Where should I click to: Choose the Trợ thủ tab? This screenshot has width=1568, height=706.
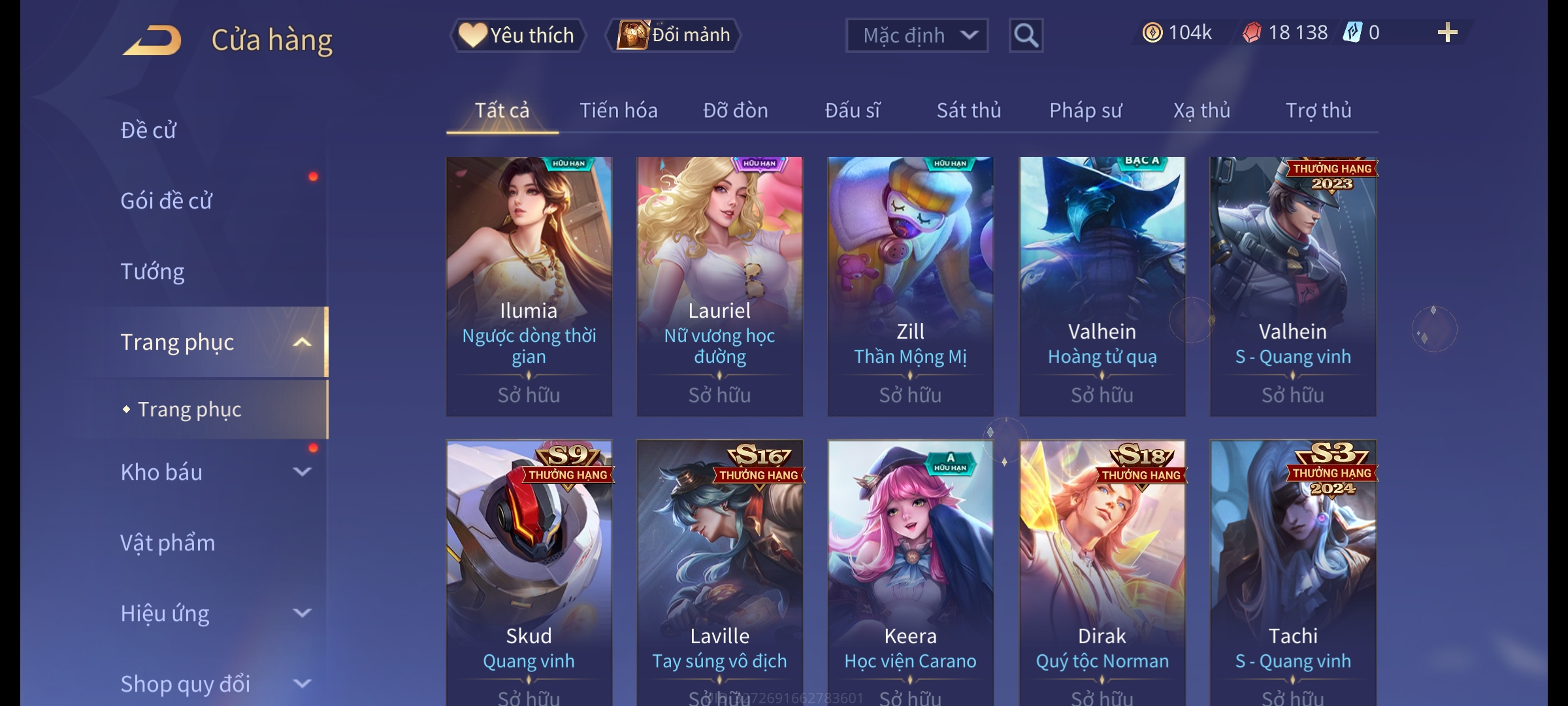[x=1318, y=110]
